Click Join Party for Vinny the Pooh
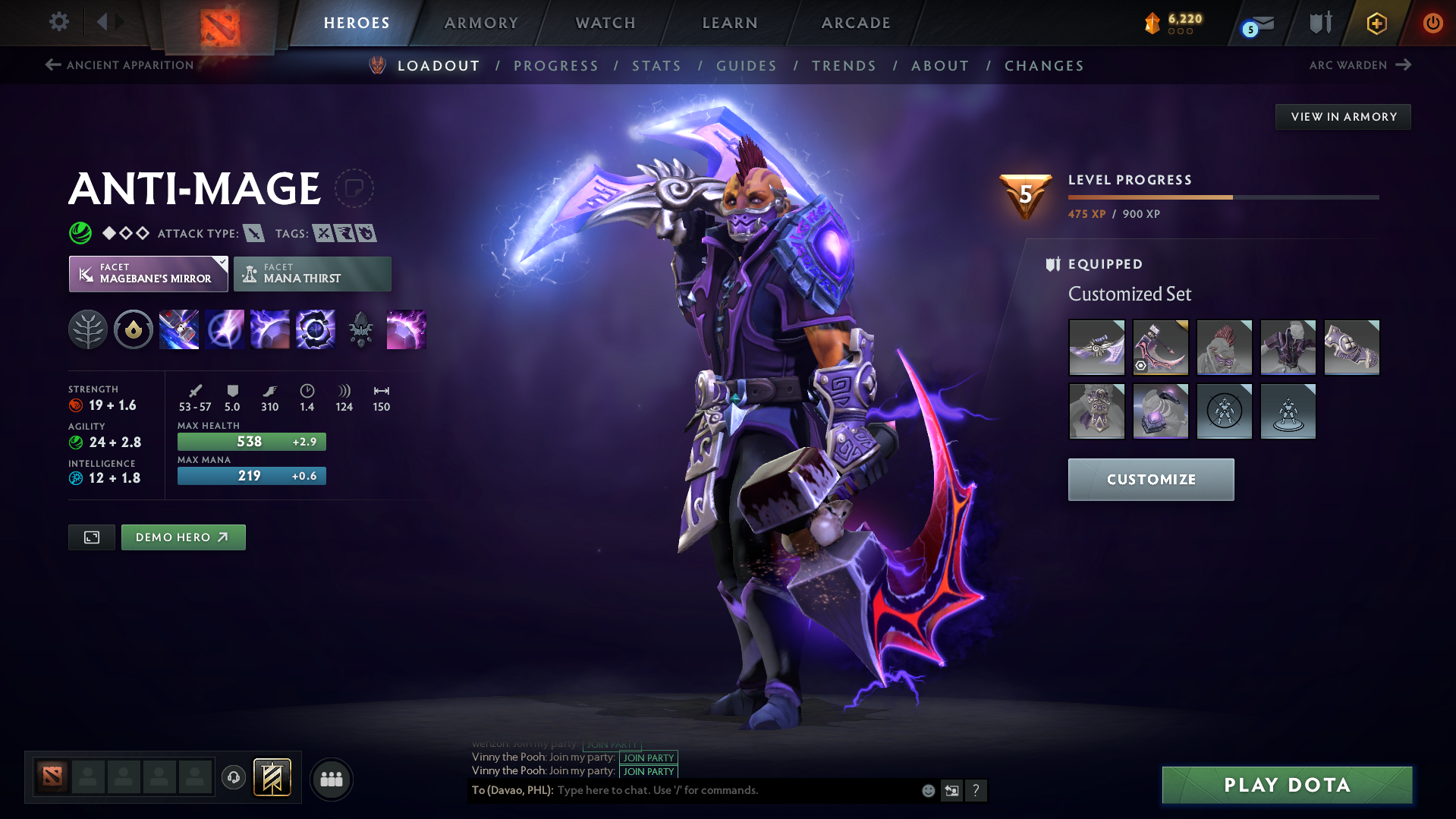The width and height of the screenshot is (1456, 819). coord(647,758)
